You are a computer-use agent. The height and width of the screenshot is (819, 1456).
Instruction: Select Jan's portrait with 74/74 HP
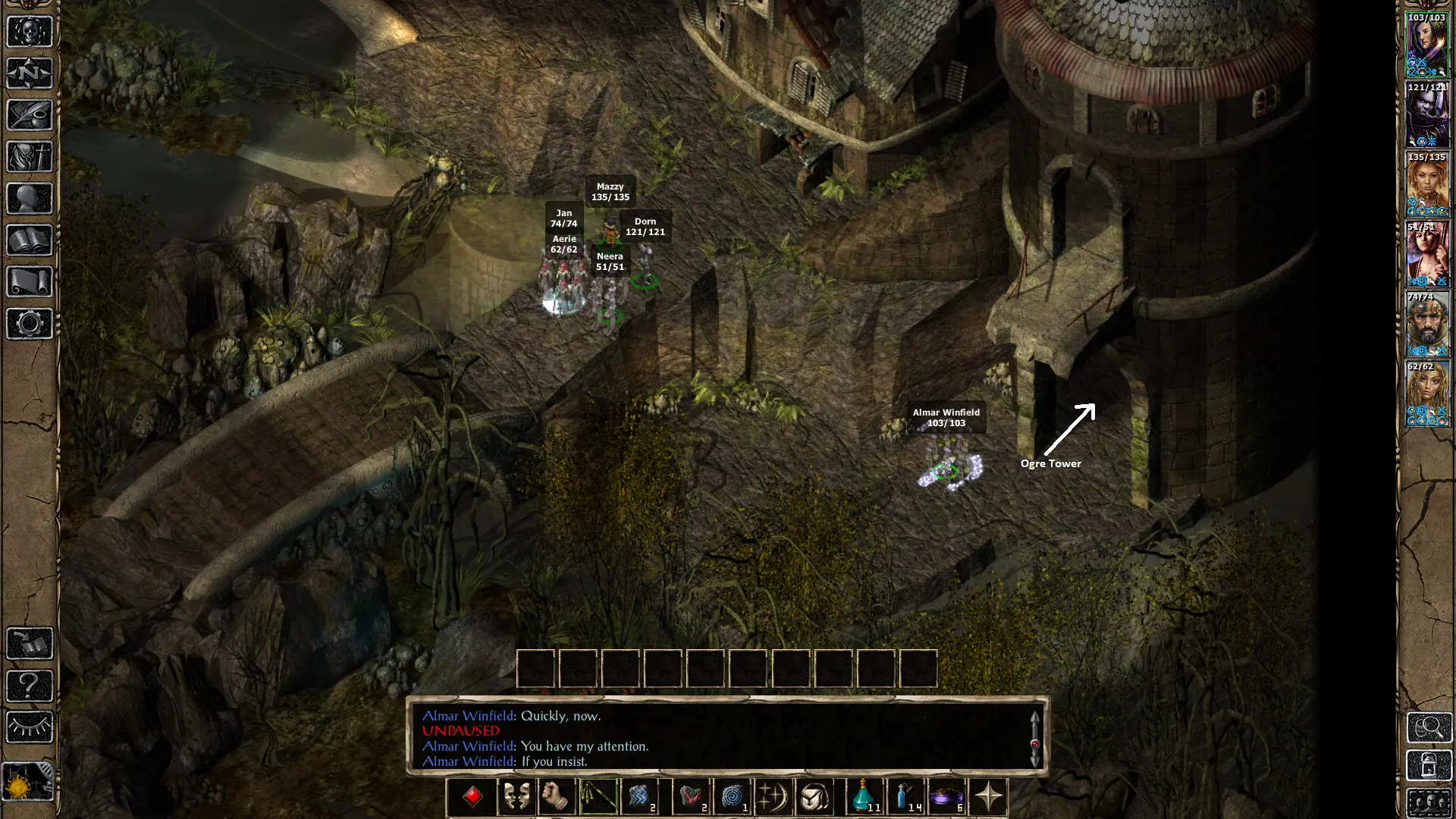(x=1427, y=324)
